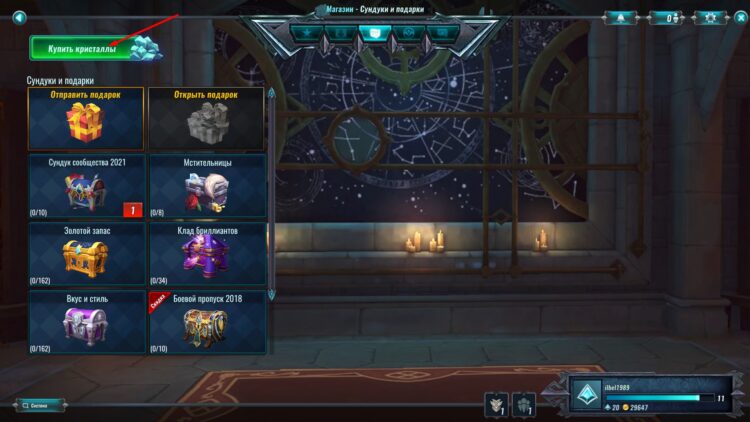Image resolution: width=750 pixels, height=422 pixels.
Task: Click the demon mask icon near profile
Action: pyautogui.click(x=495, y=403)
